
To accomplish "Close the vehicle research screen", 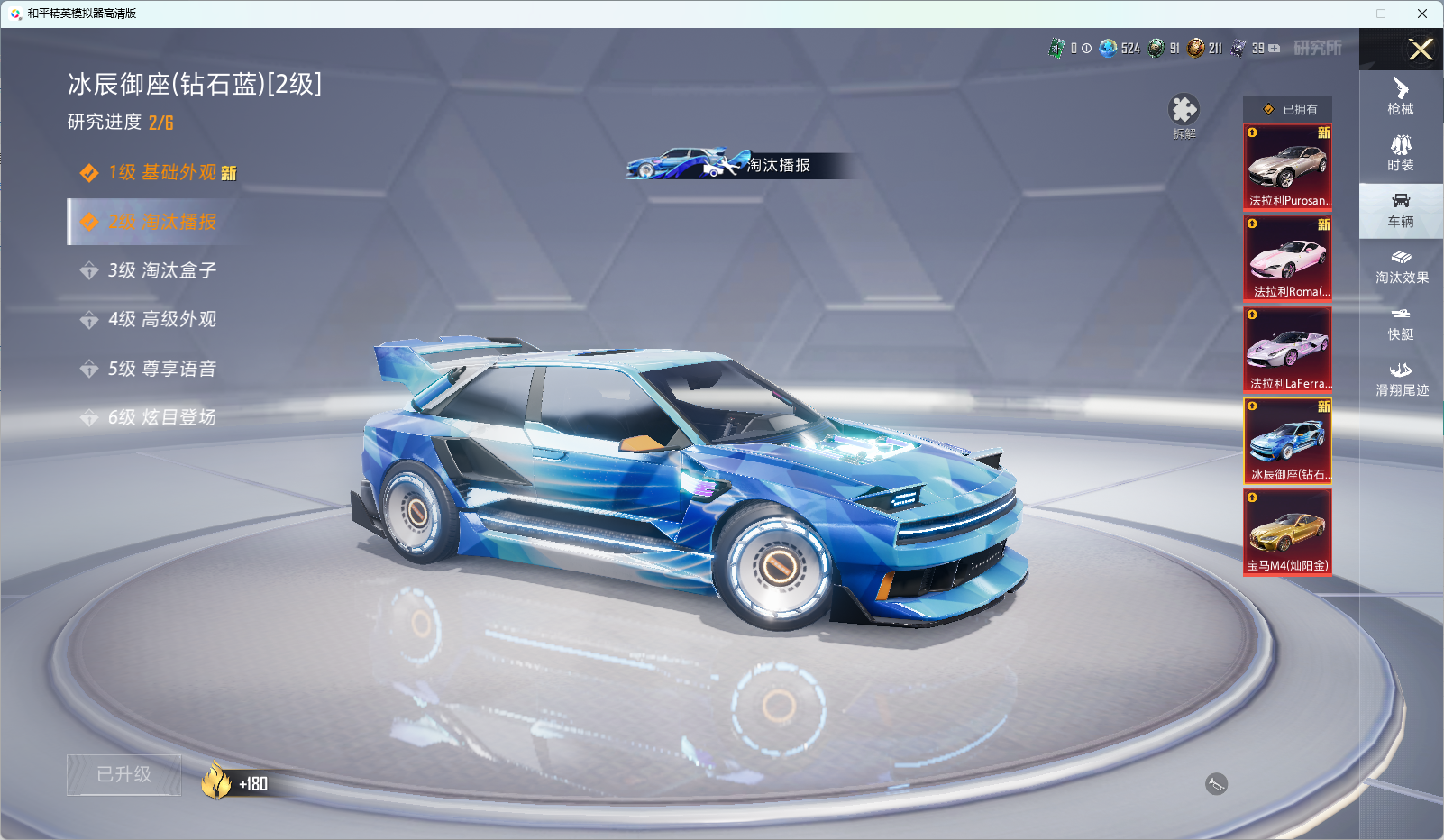I will pyautogui.click(x=1421, y=50).
